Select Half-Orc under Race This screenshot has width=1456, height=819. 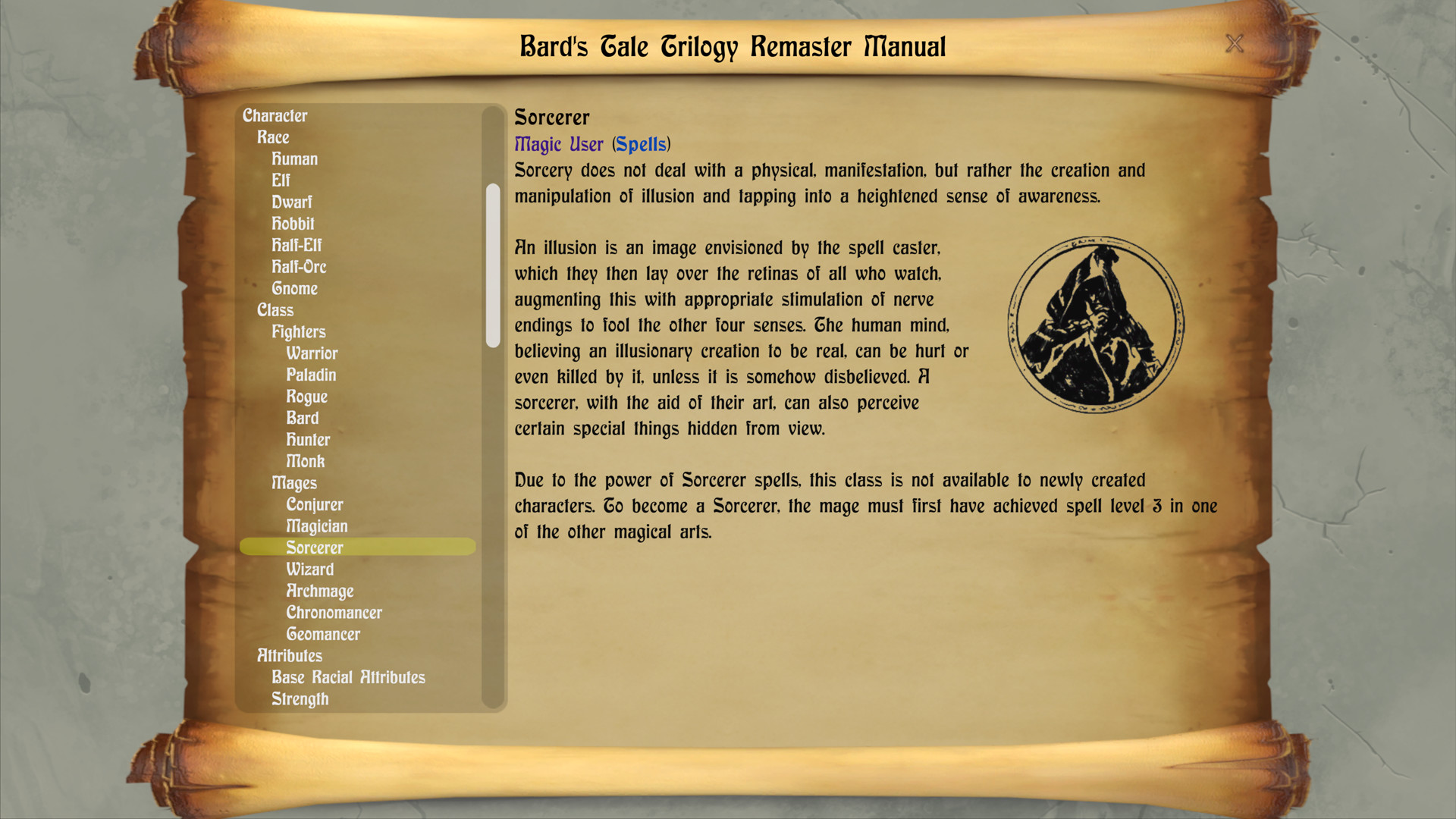300,267
